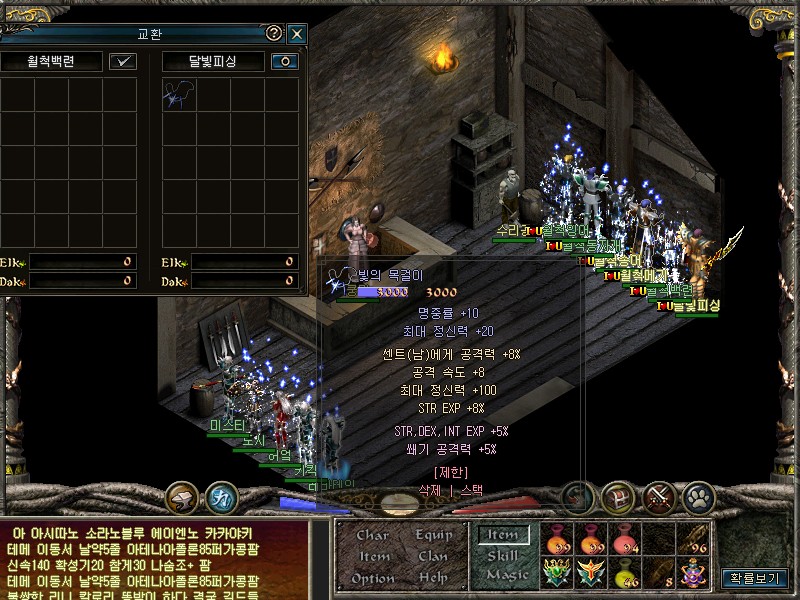Open the Clan menu
Viewport: 800px width, 600px height.
(x=433, y=556)
